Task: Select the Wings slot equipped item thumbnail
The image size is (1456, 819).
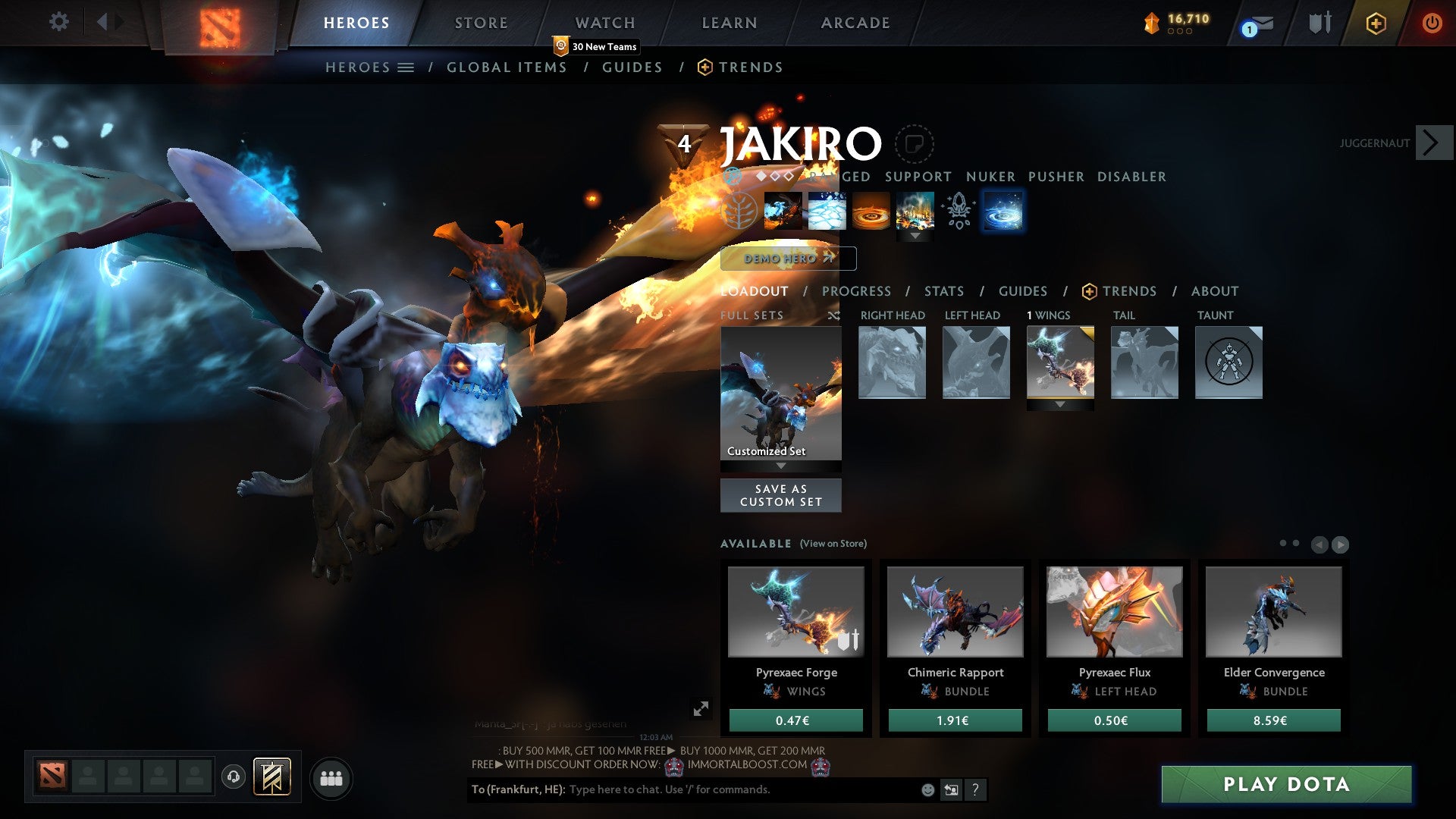Action: point(1060,362)
